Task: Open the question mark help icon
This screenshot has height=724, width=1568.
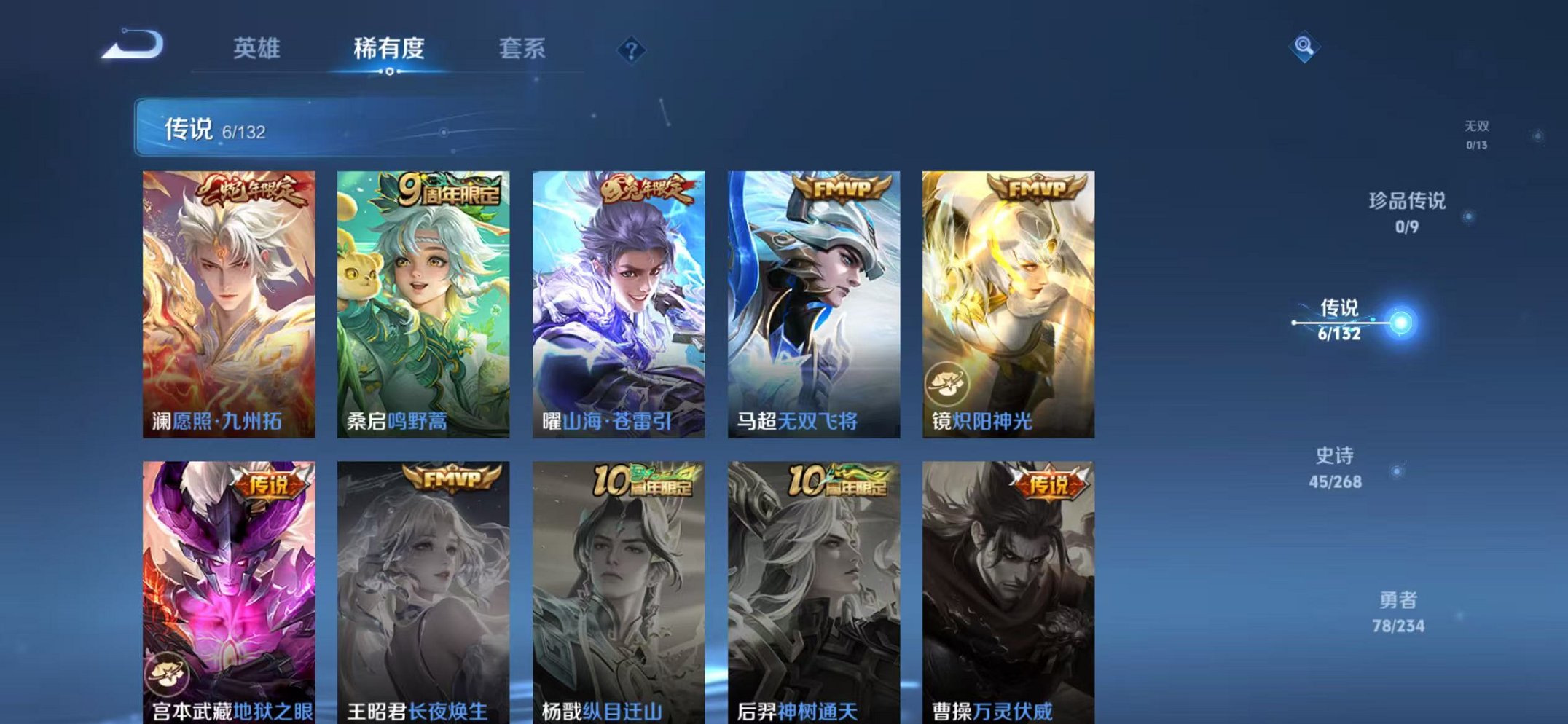Action: tap(633, 50)
